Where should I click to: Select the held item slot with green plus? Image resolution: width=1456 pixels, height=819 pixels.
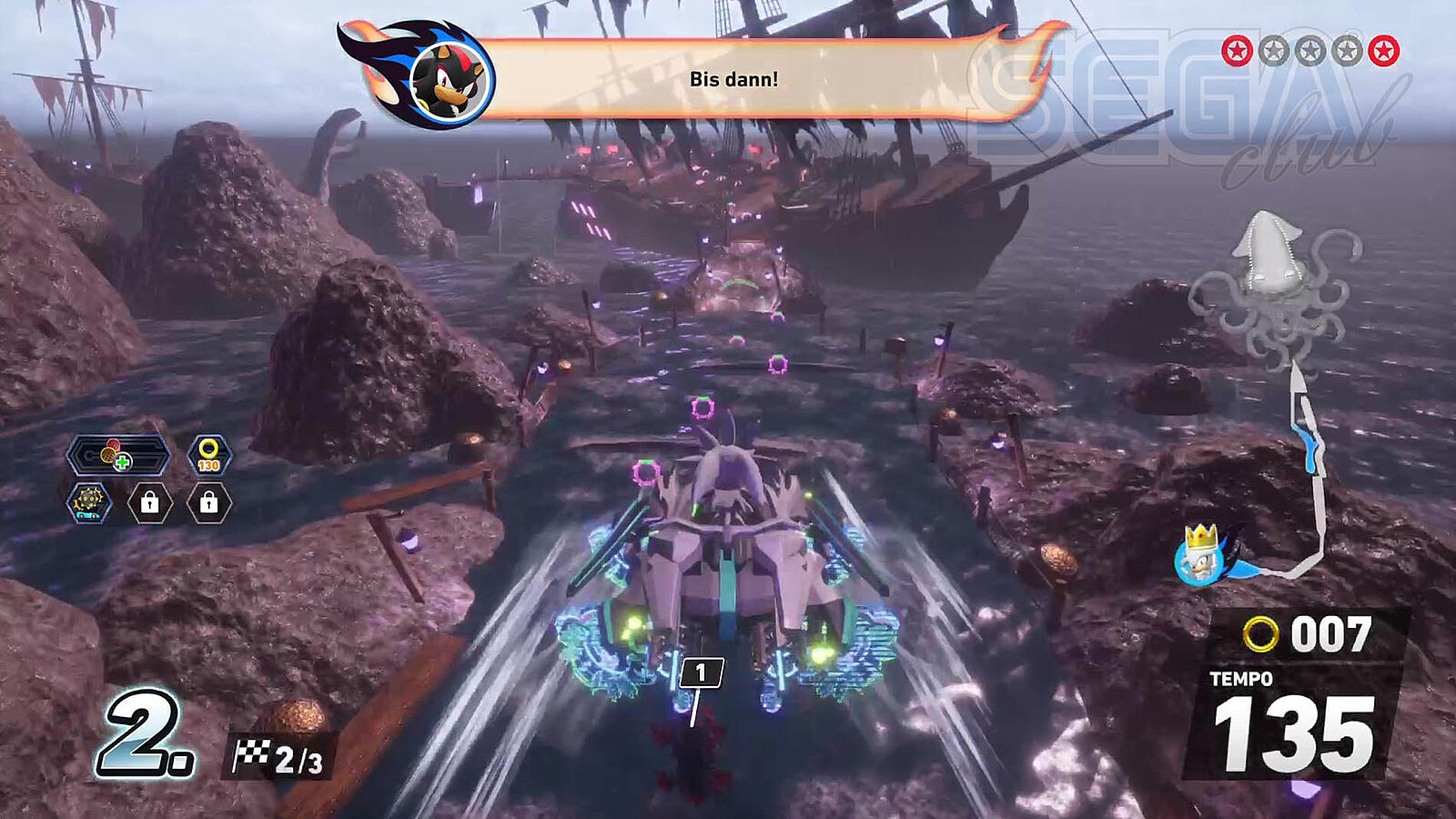(x=118, y=455)
